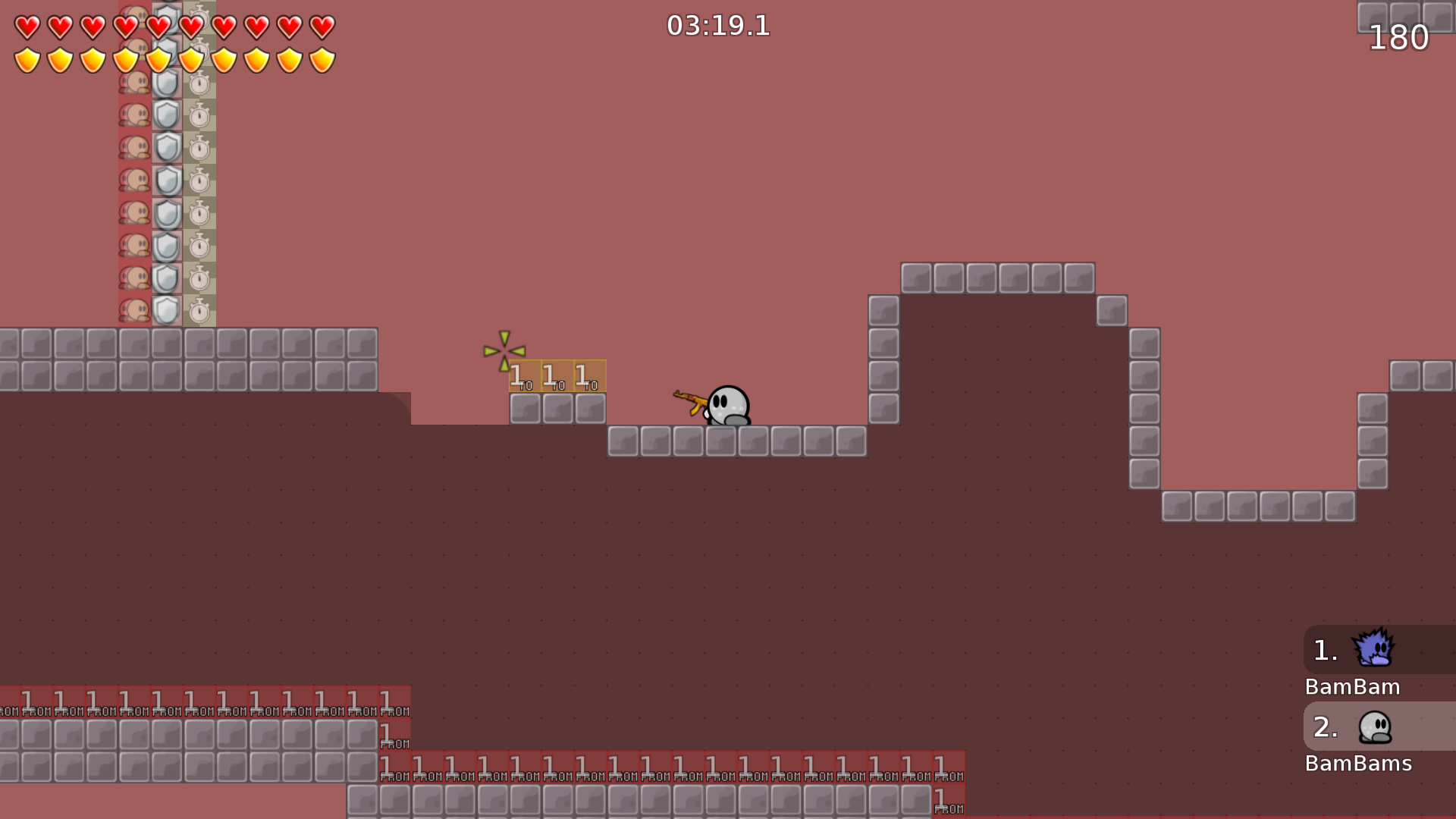The height and width of the screenshot is (819, 1456).
Task: Click BamBams' grey round avatar on the scoreboard
Action: 1375,726
